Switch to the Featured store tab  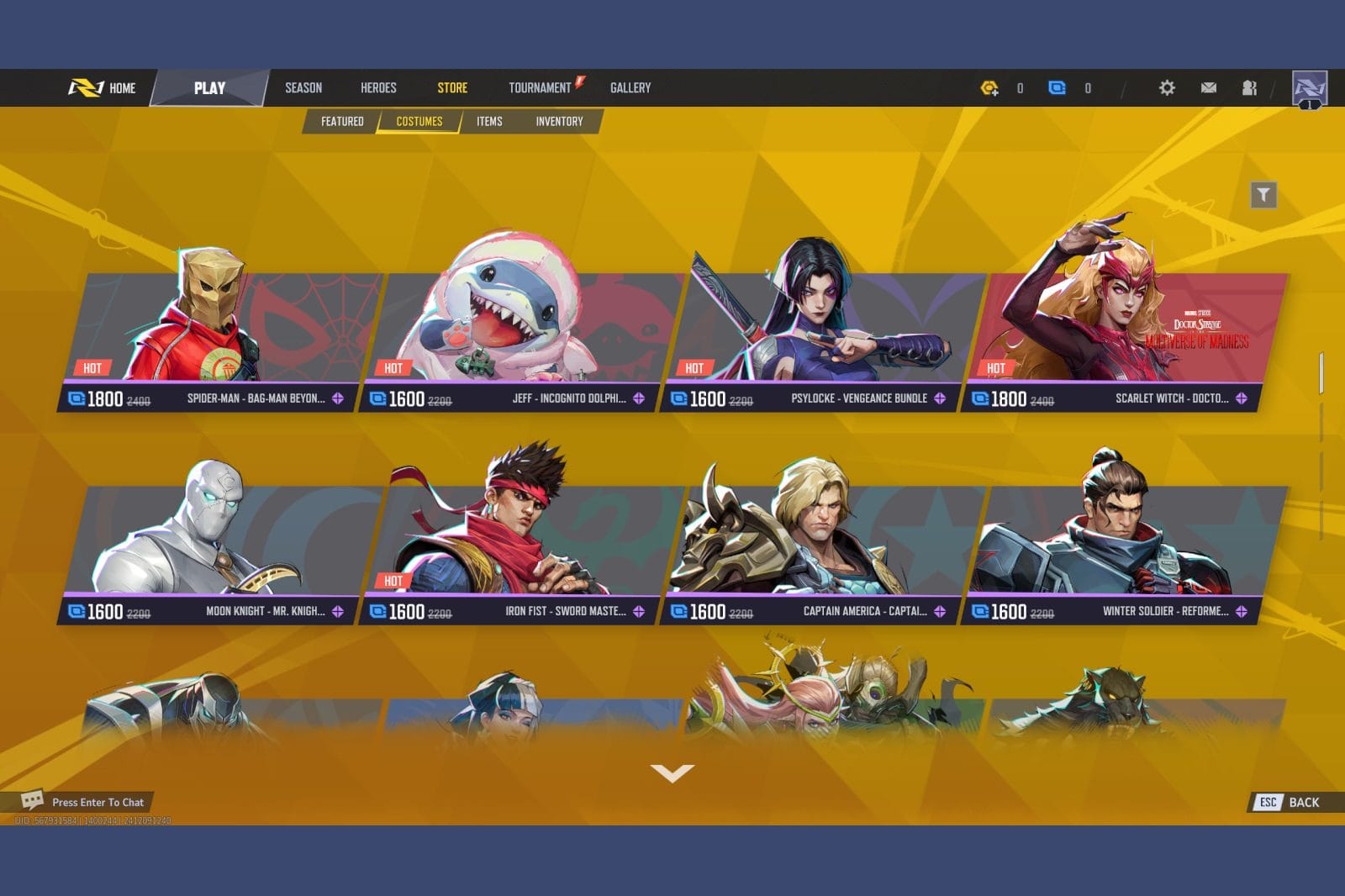click(x=342, y=121)
